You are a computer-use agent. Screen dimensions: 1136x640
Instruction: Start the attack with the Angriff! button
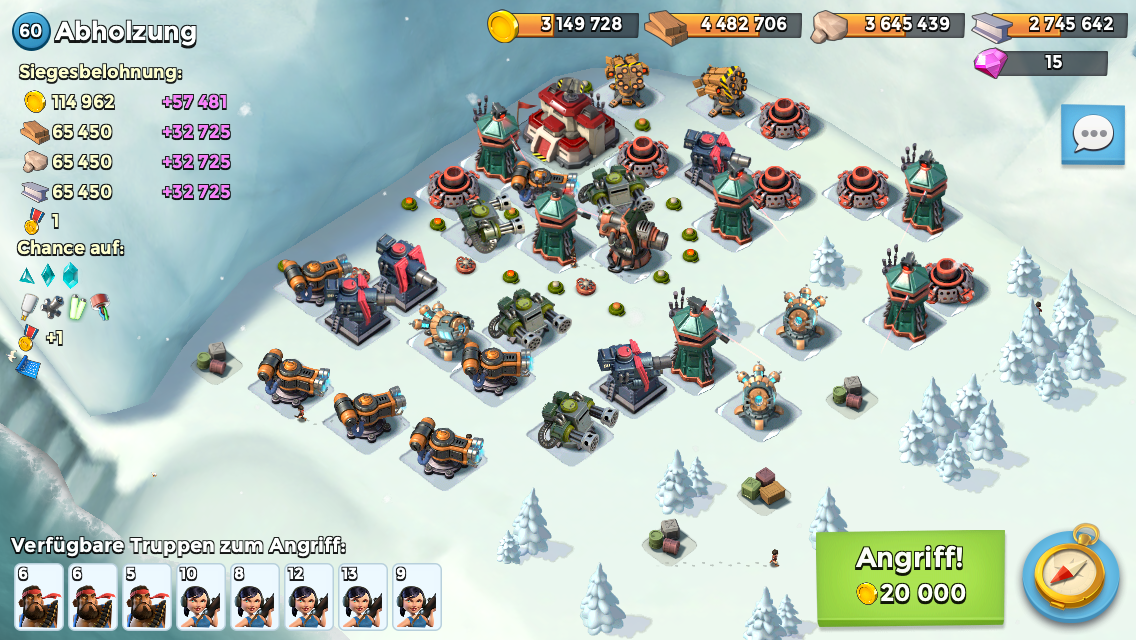pyautogui.click(x=910, y=577)
